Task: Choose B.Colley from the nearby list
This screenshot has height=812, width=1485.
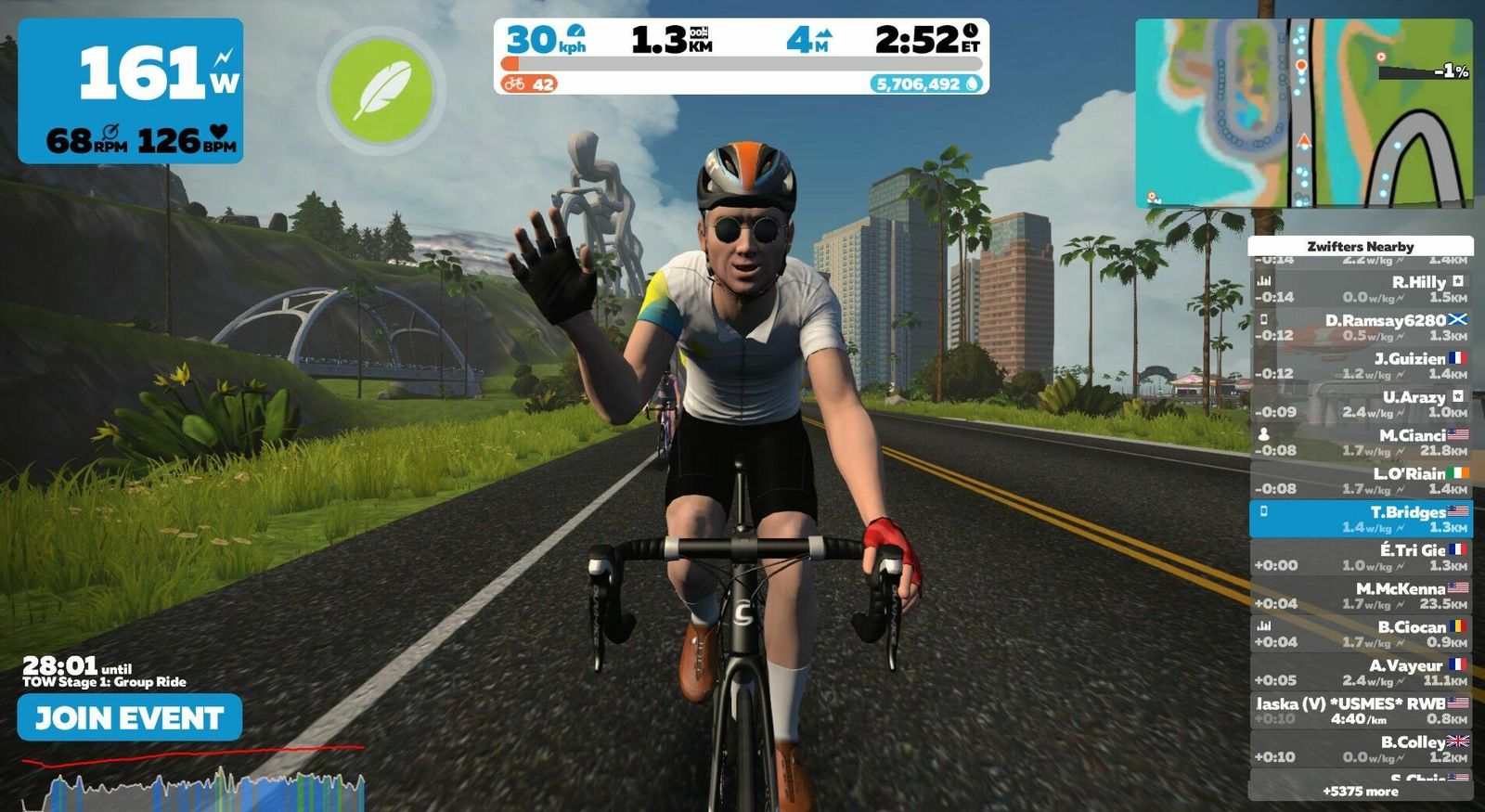Action: coord(1361,749)
